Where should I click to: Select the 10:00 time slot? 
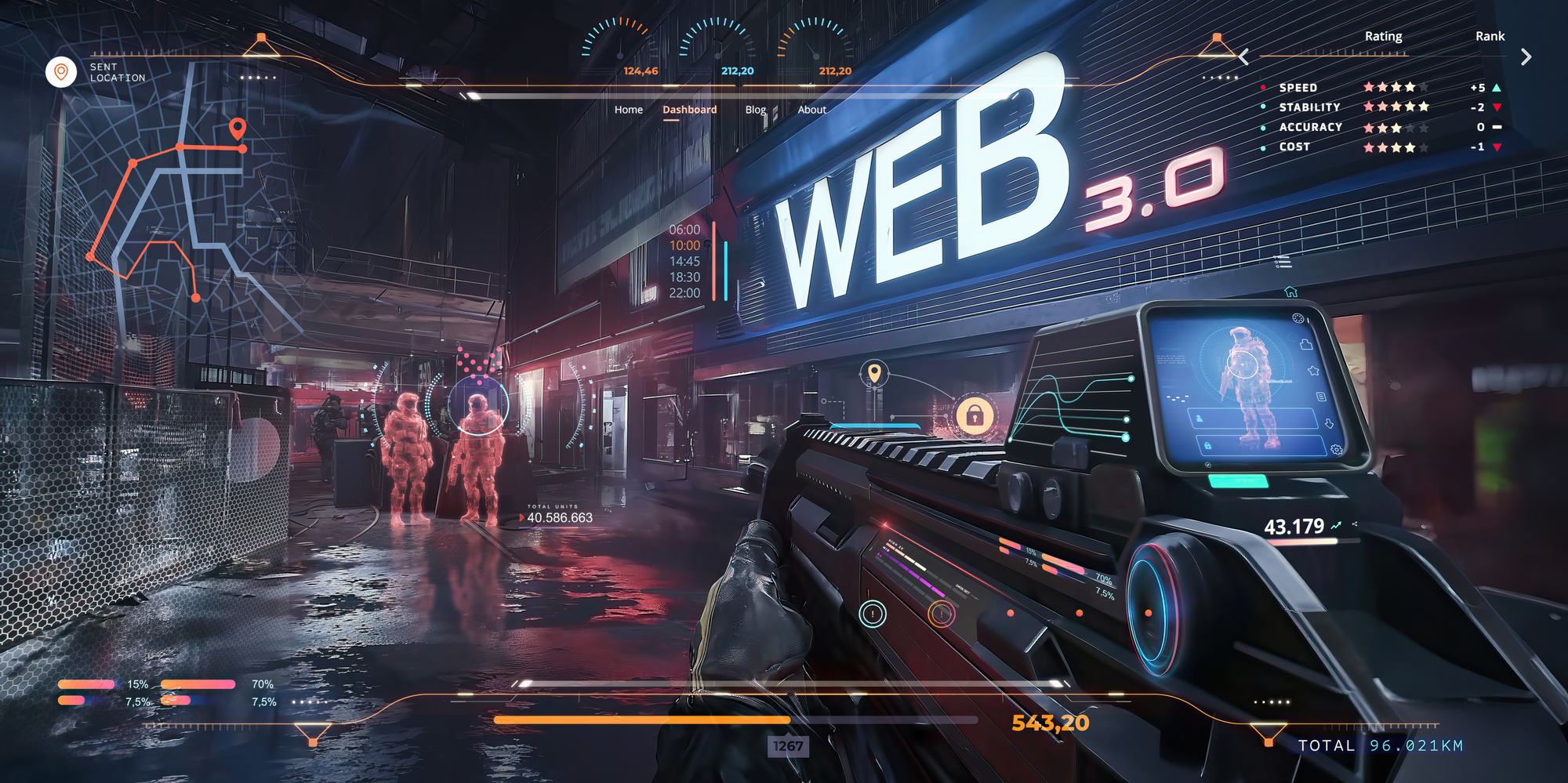[x=684, y=245]
